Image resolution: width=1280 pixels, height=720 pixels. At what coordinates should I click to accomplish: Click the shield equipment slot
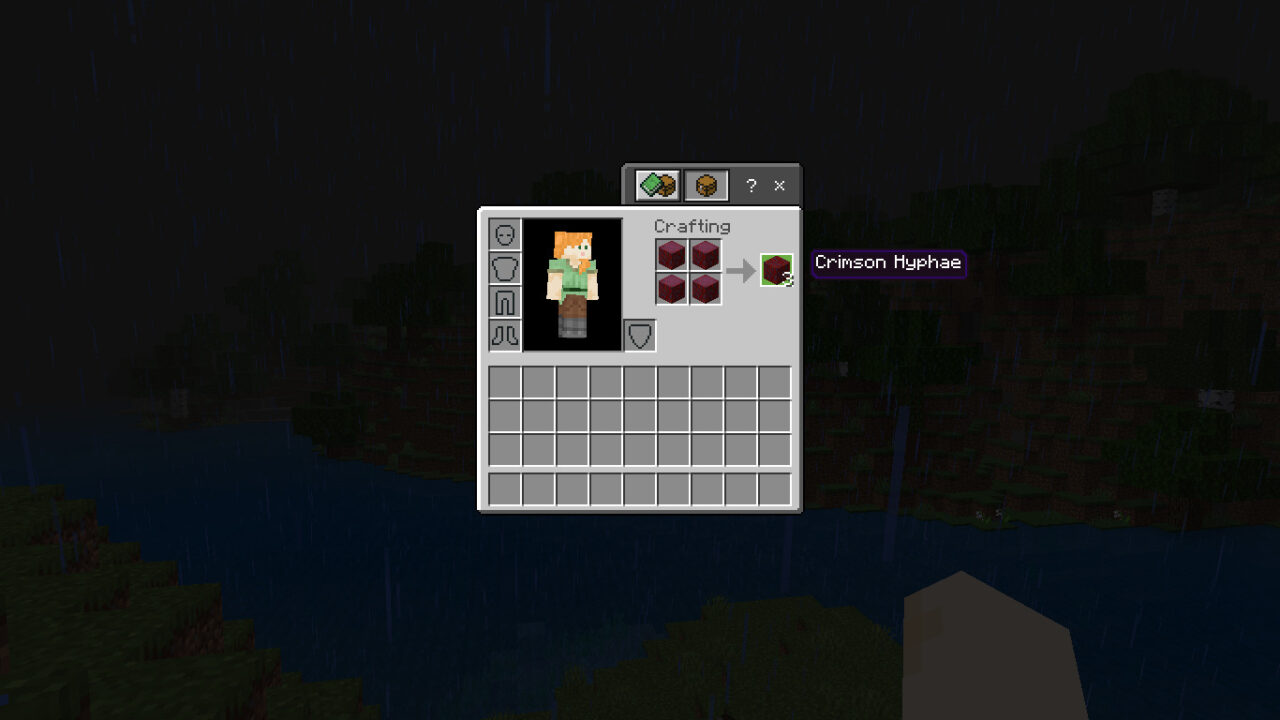click(640, 336)
